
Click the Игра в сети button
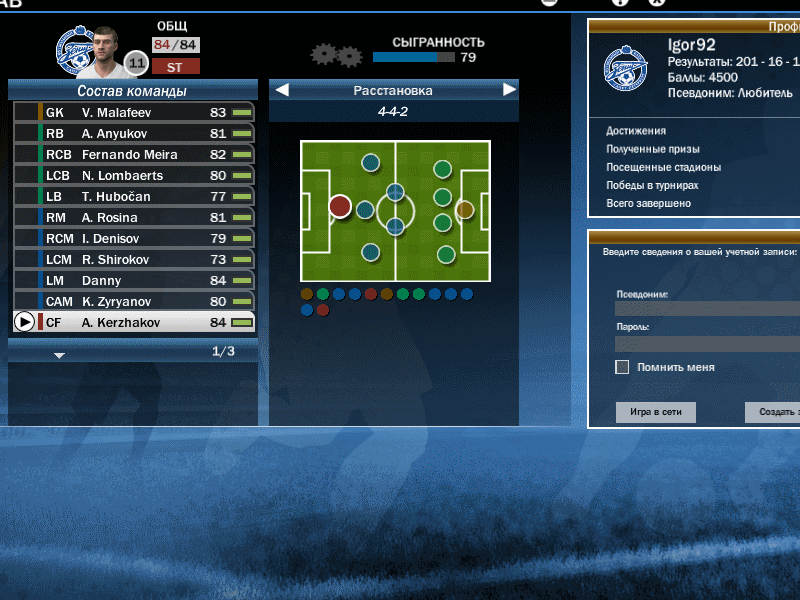pos(655,412)
